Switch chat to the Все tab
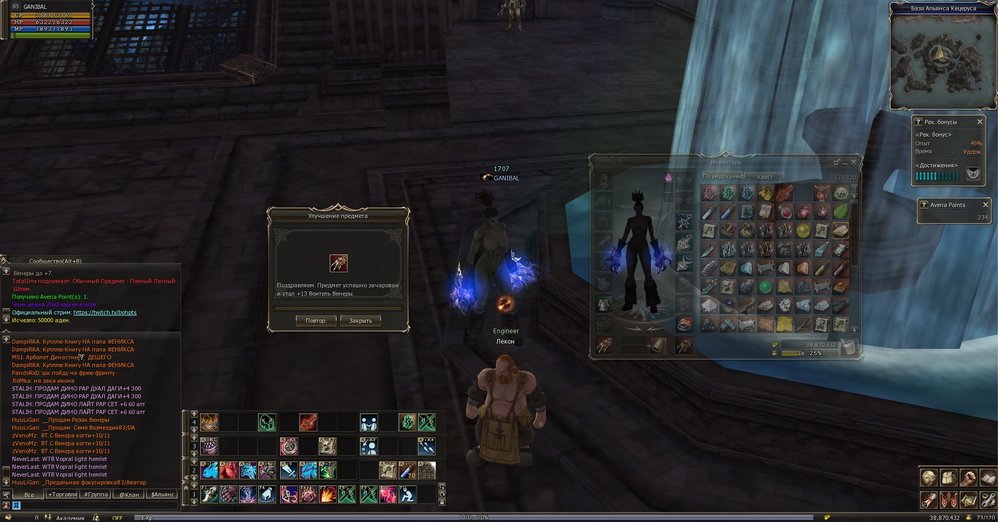The height and width of the screenshot is (522, 1000). coord(30,494)
